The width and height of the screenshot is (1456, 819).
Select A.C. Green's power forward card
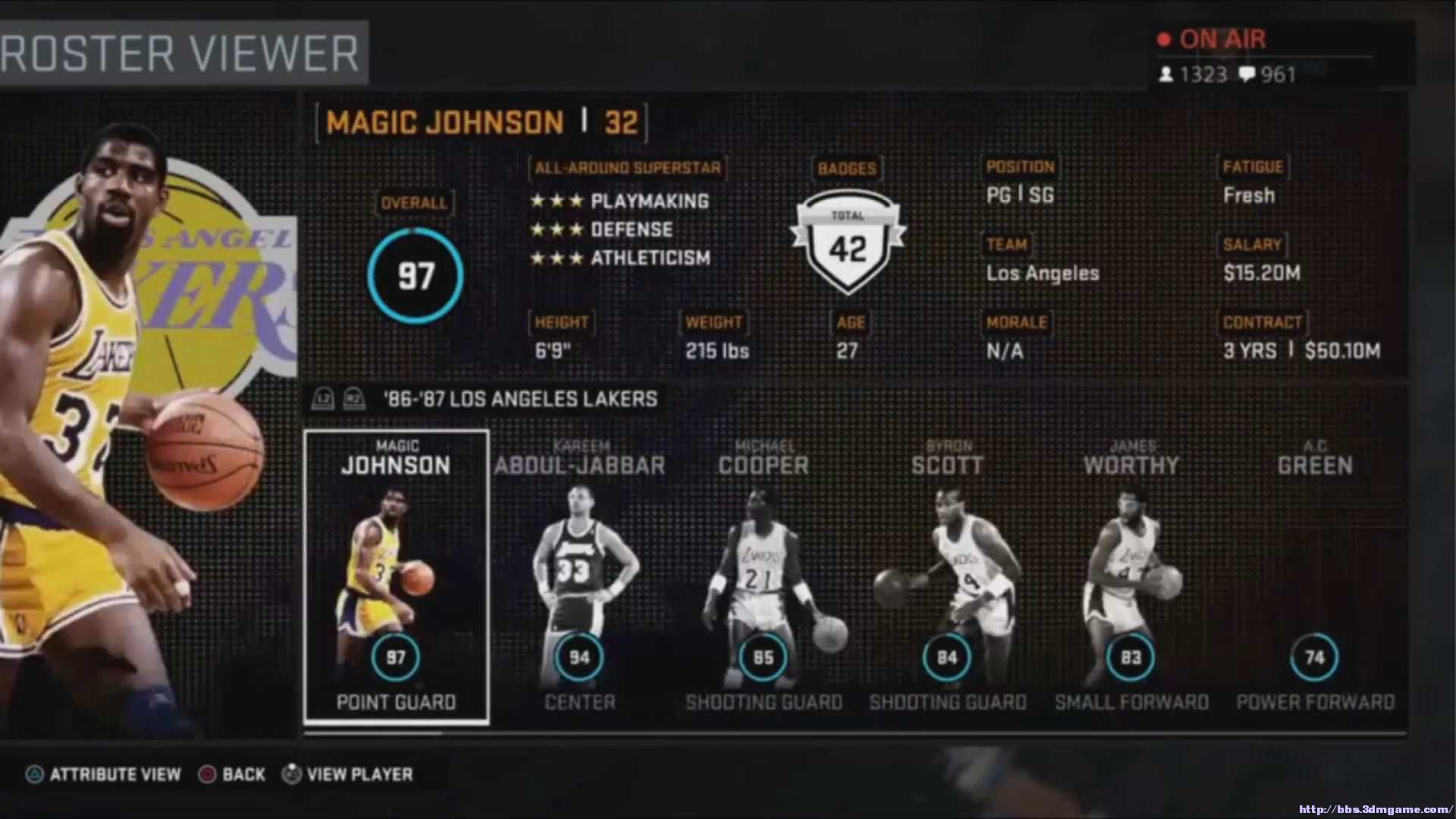pos(1314,576)
